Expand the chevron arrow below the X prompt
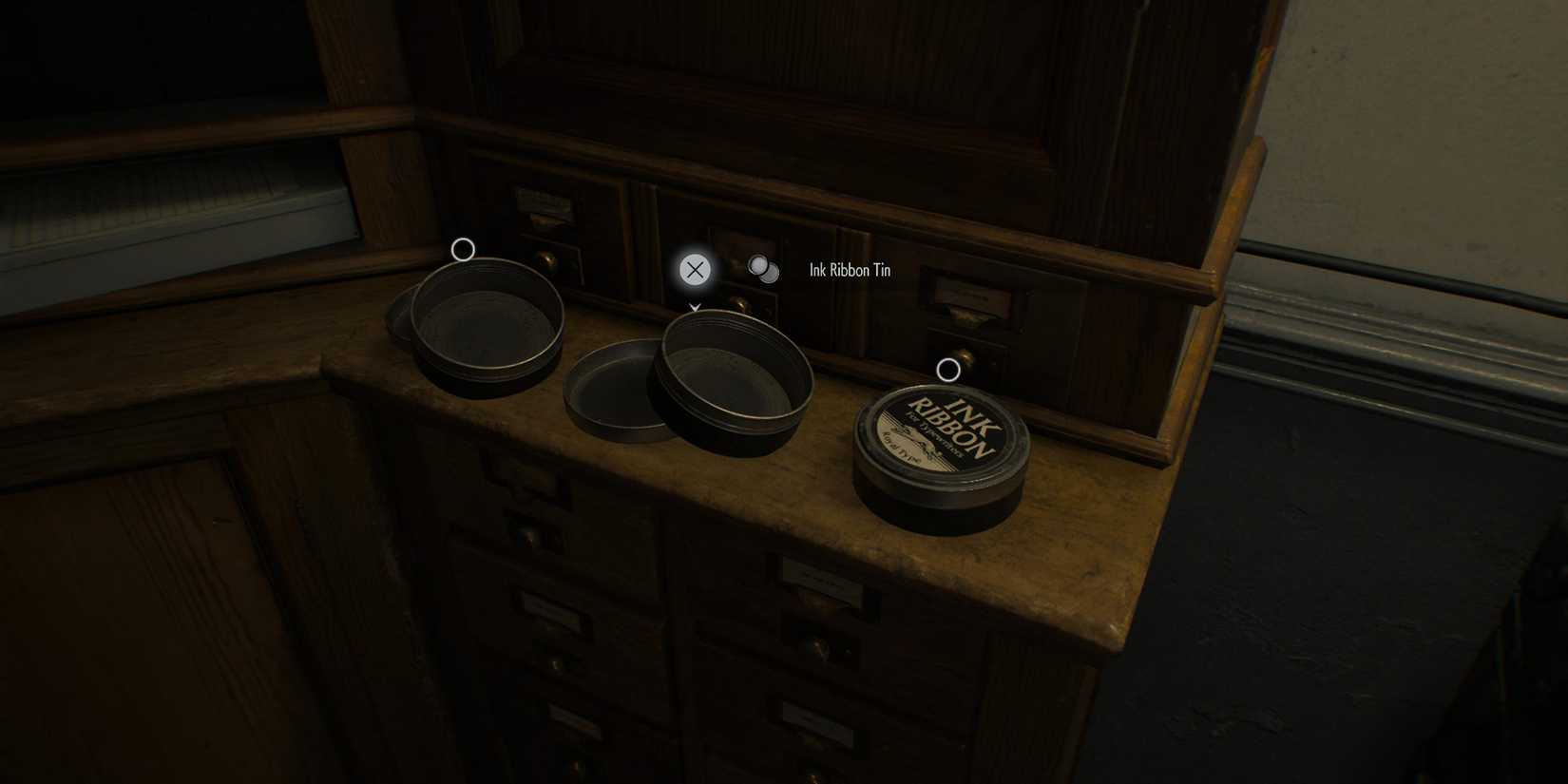 click(695, 307)
